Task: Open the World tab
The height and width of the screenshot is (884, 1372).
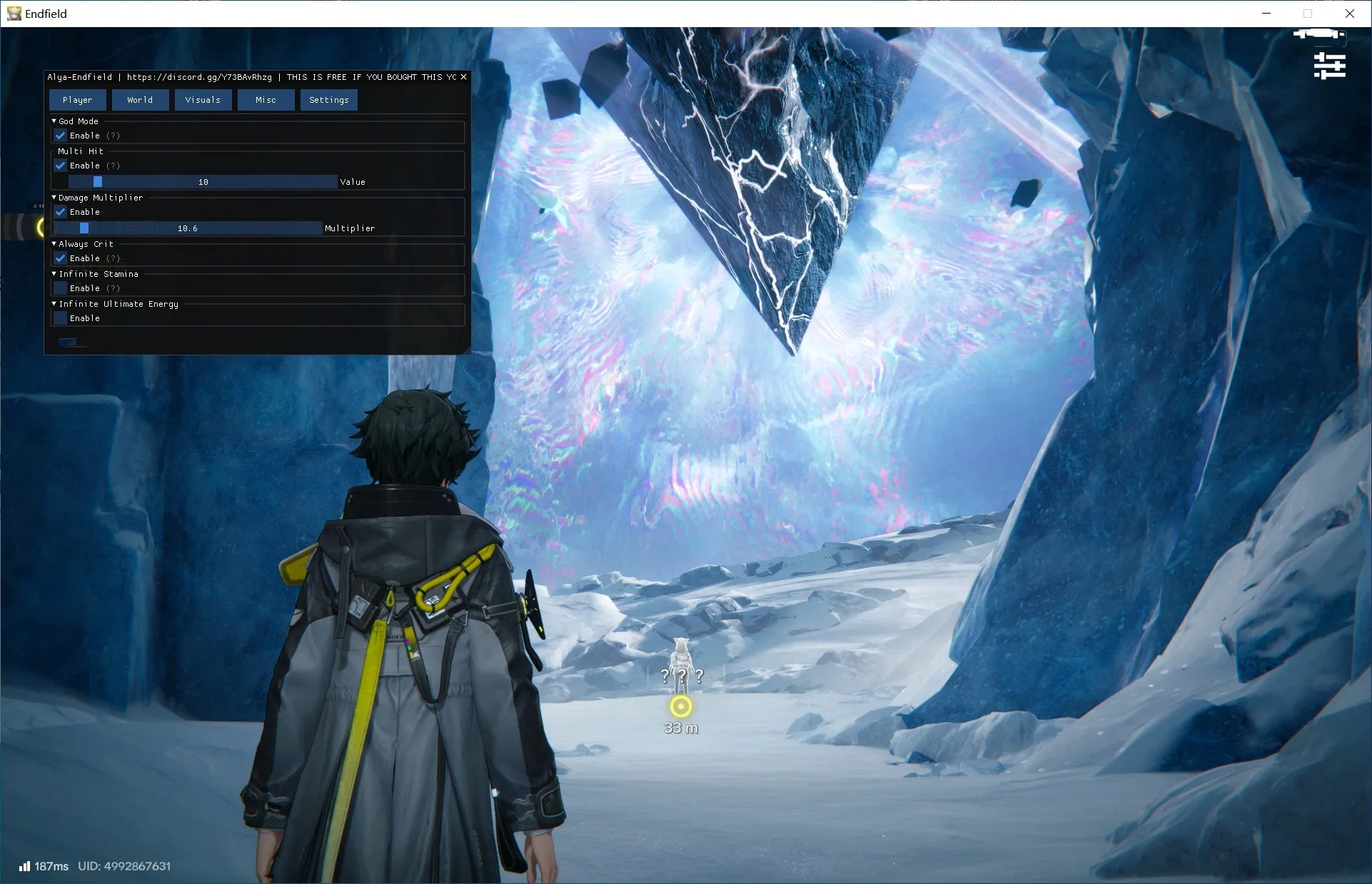Action: coord(140,100)
